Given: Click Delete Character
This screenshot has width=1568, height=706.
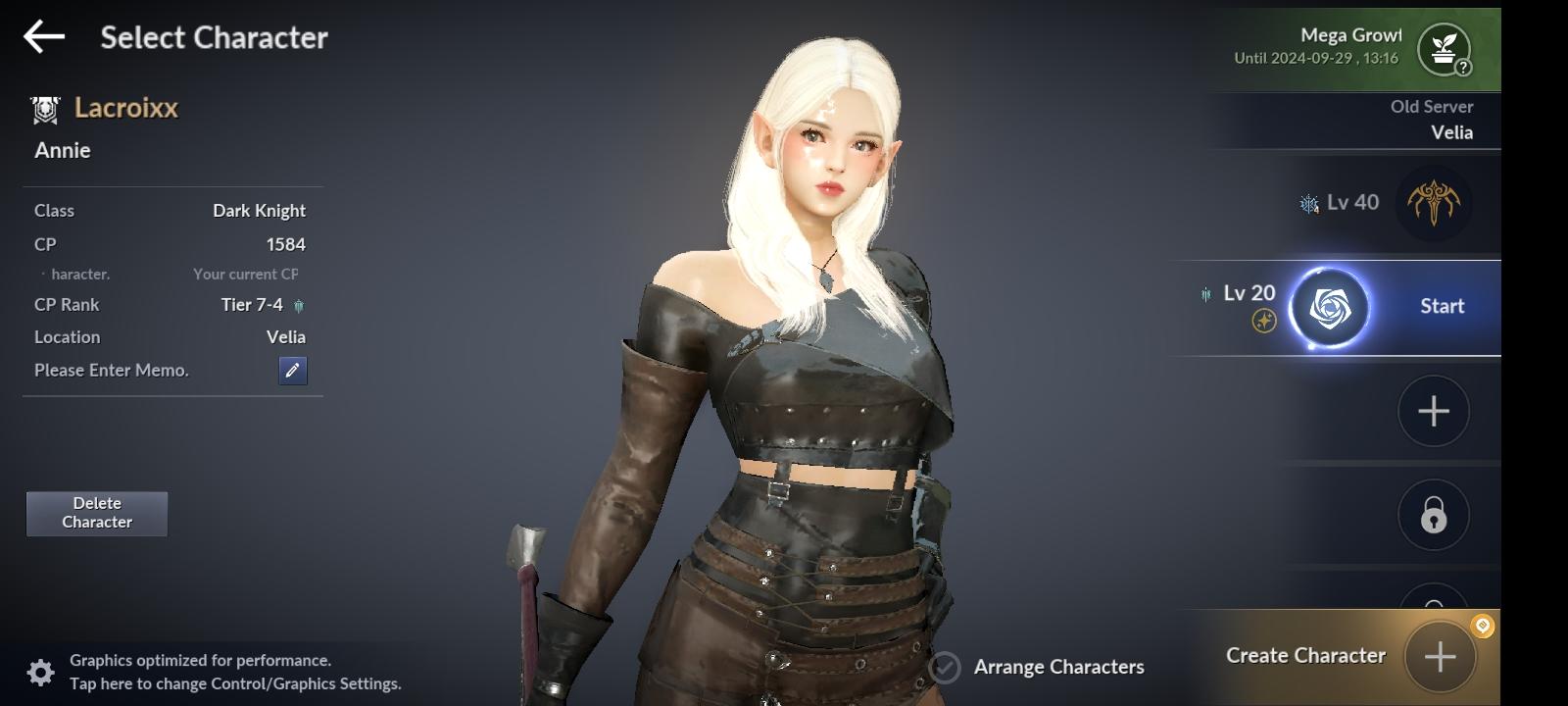Looking at the screenshot, I should 96,513.
